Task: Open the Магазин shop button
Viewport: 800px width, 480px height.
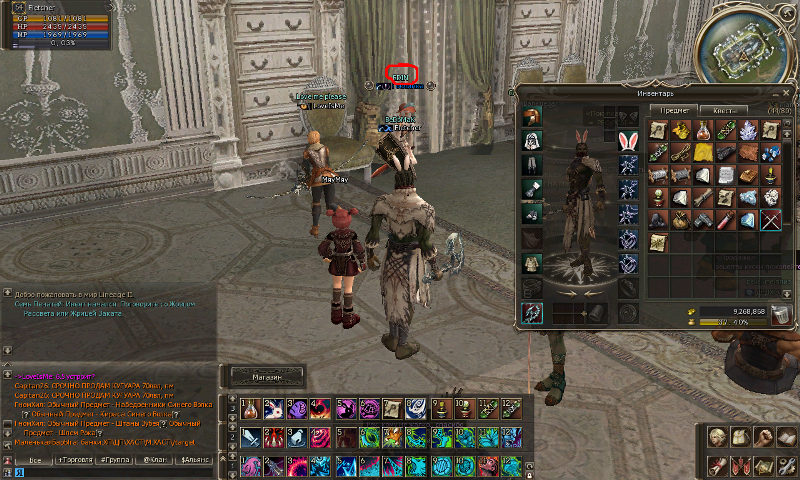Action: [x=266, y=377]
